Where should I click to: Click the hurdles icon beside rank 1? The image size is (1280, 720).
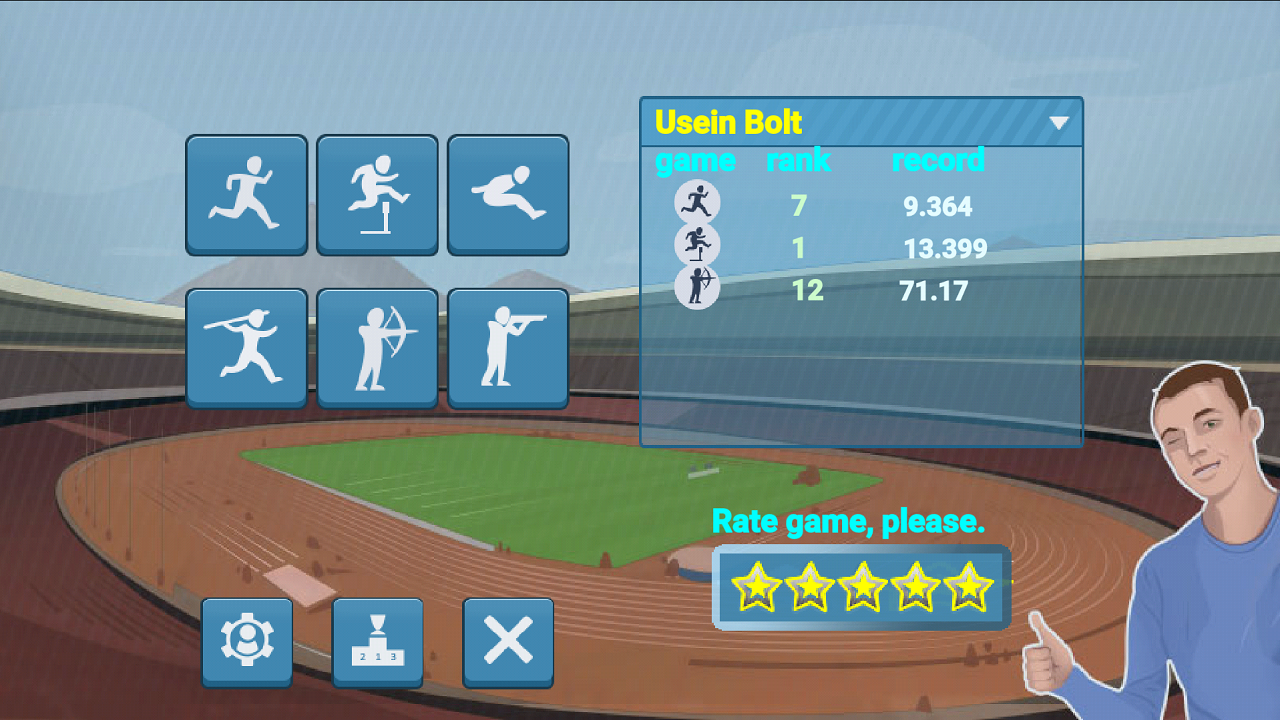click(698, 244)
